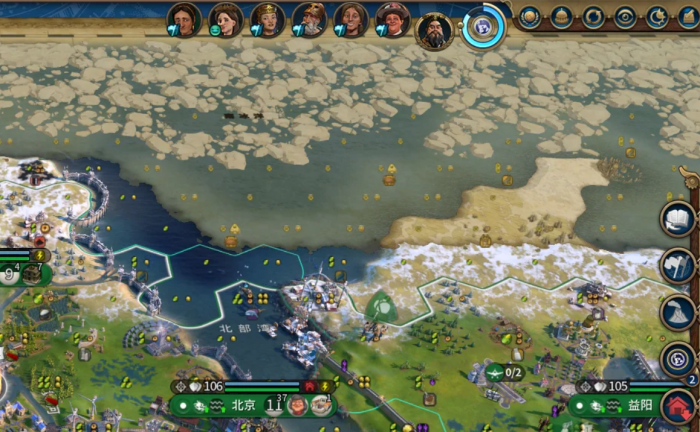Click the axe and flag notification
Viewport: 700px width, 432px height.
pos(679,265)
